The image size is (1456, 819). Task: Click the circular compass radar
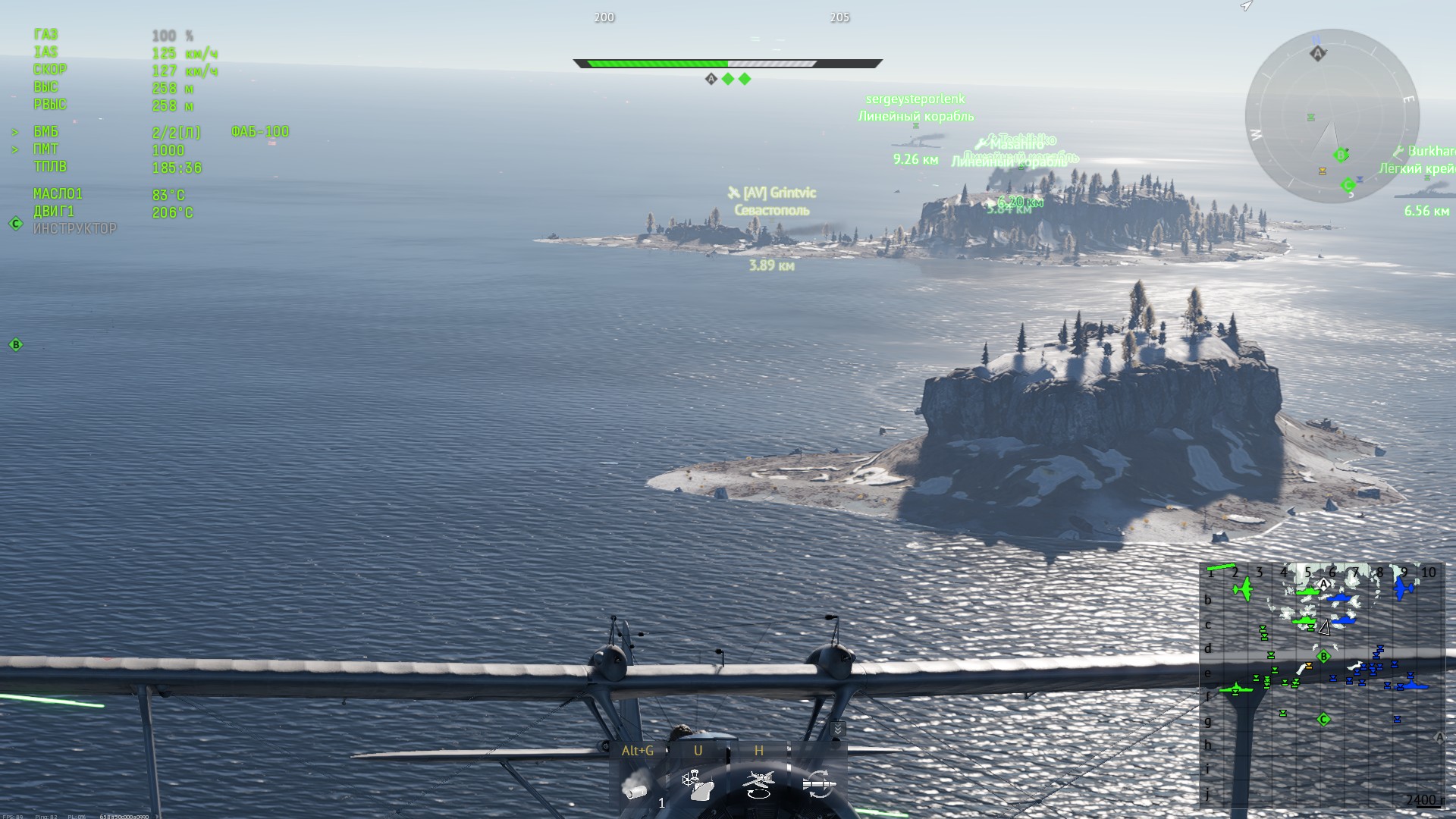(x=1332, y=116)
